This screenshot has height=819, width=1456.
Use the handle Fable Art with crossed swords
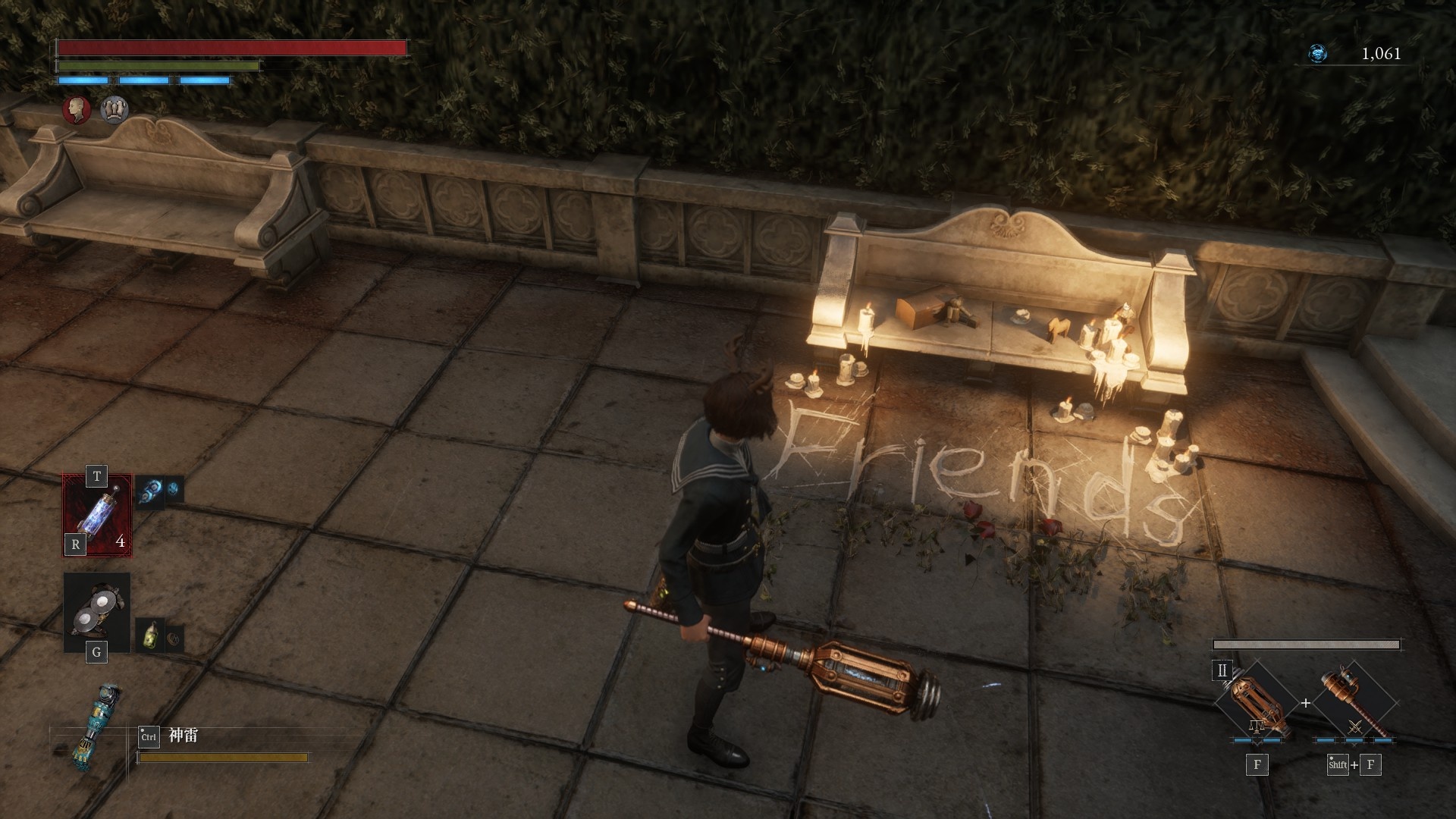click(x=1354, y=703)
